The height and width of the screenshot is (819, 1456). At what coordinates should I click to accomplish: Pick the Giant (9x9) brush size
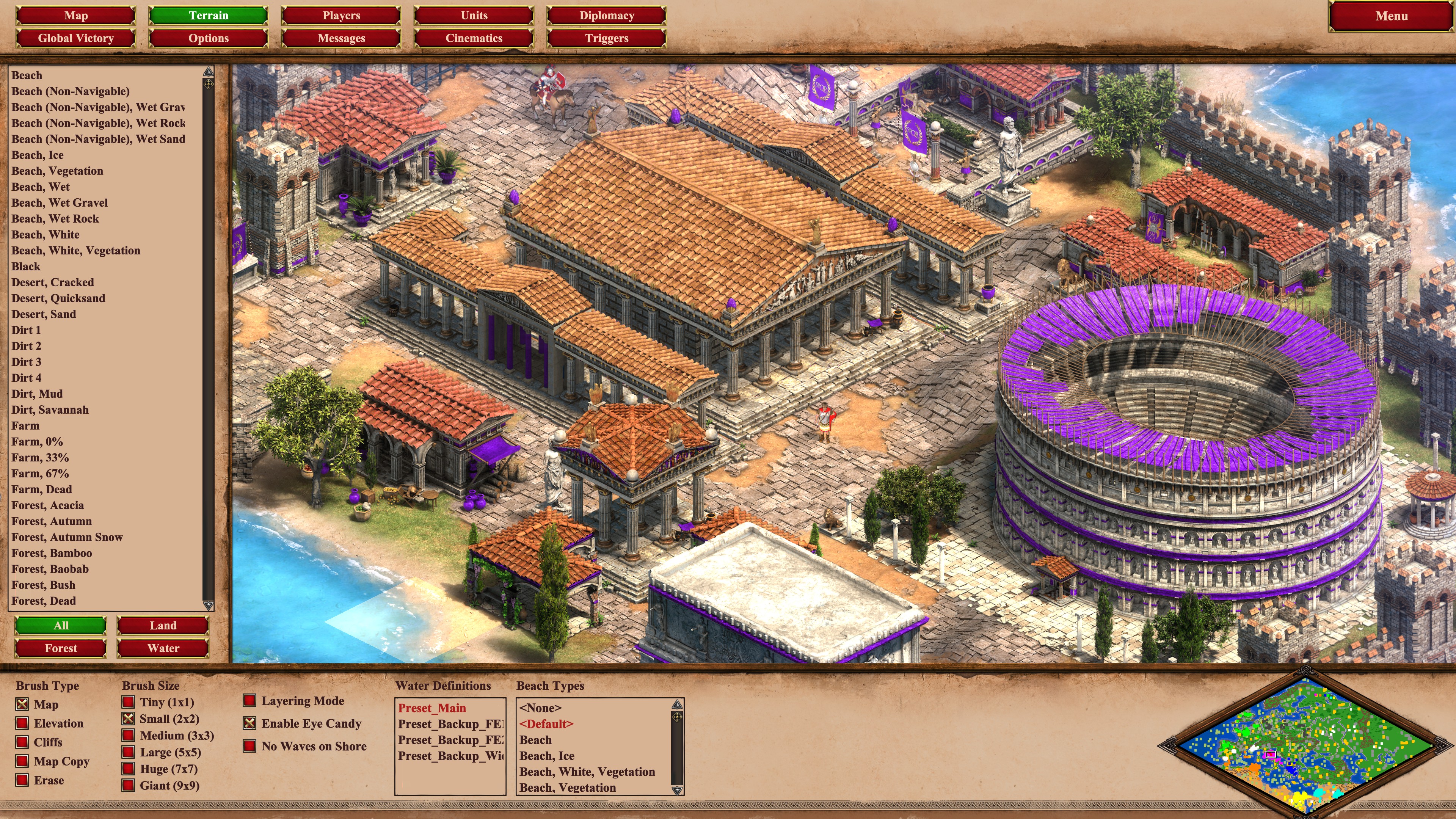[129, 786]
